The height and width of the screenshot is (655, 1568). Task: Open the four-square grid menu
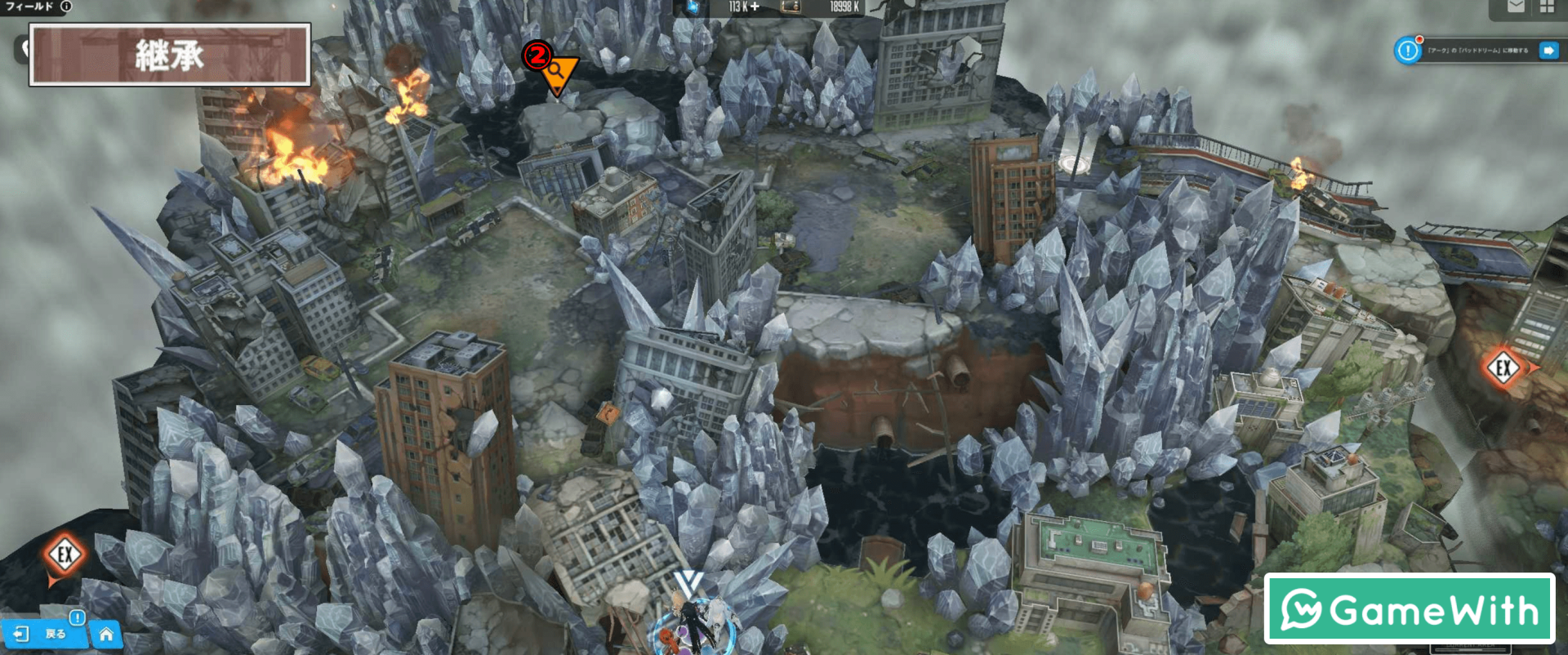[1547, 7]
